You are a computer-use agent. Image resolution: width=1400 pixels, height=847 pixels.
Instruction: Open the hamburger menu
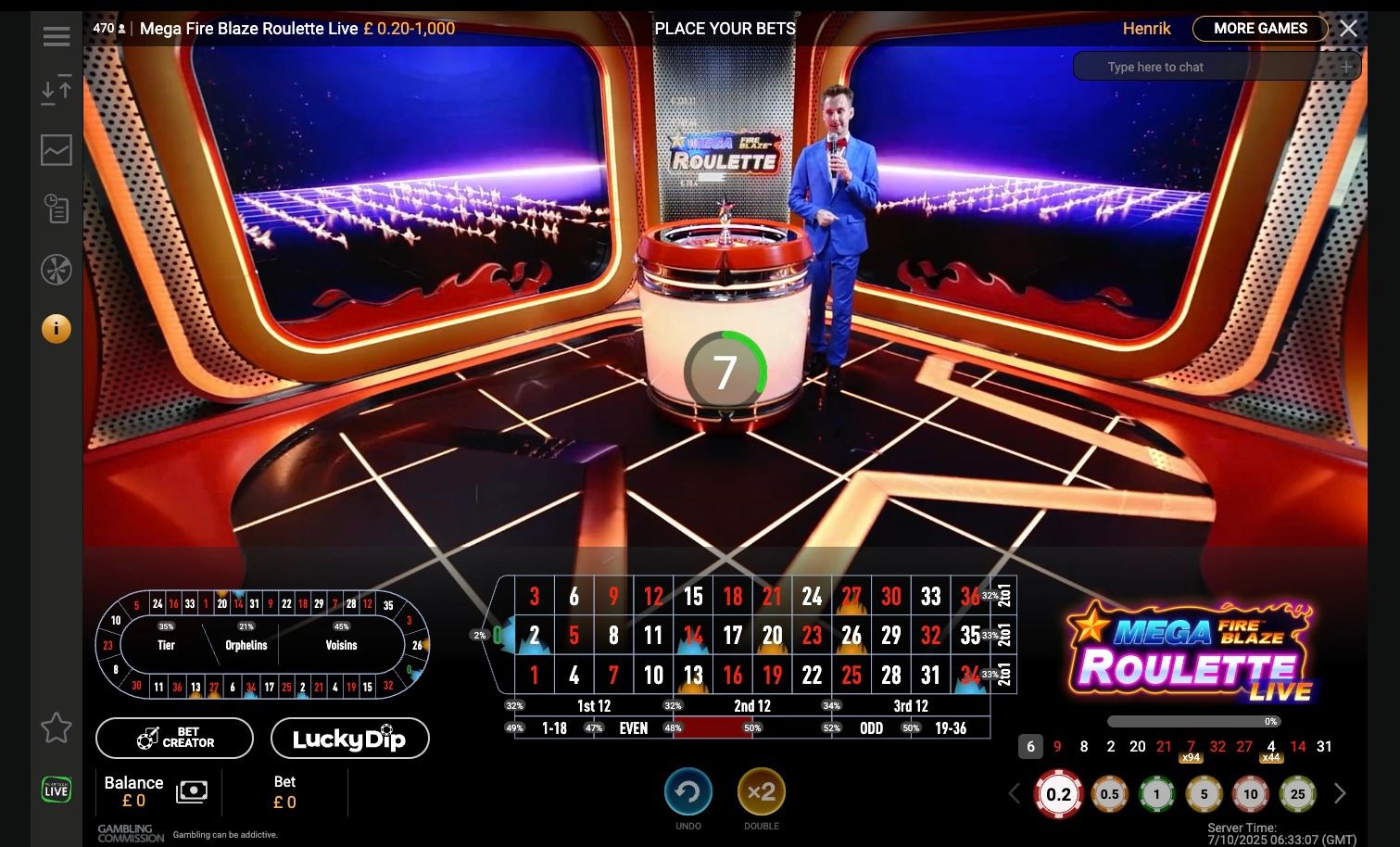pos(57,36)
